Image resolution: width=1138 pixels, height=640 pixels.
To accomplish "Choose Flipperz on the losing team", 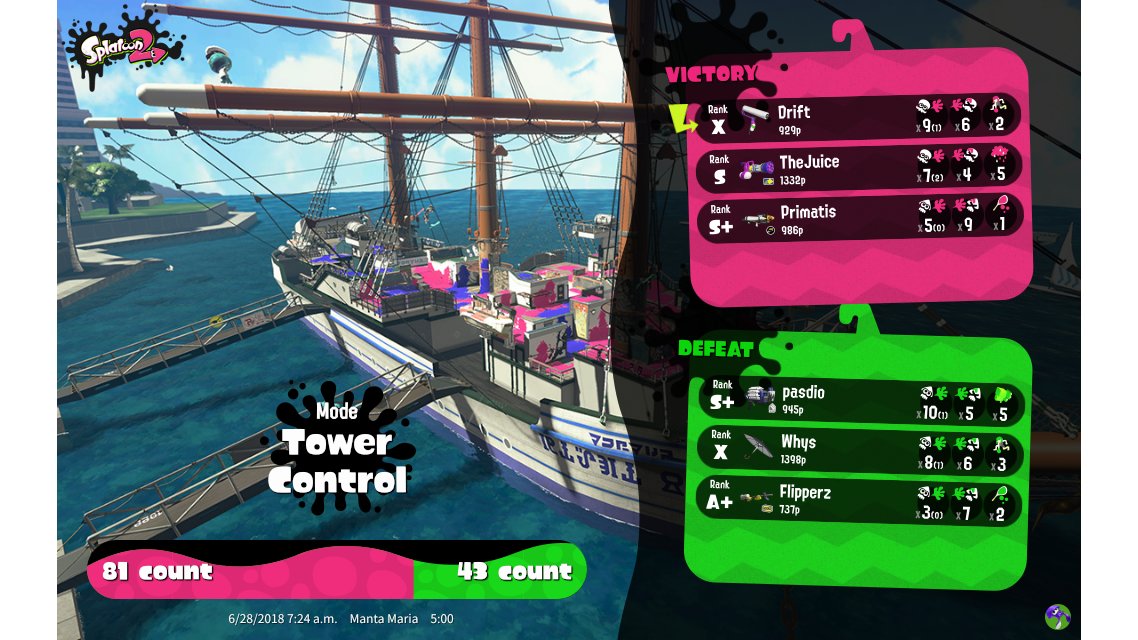I will tap(858, 500).
